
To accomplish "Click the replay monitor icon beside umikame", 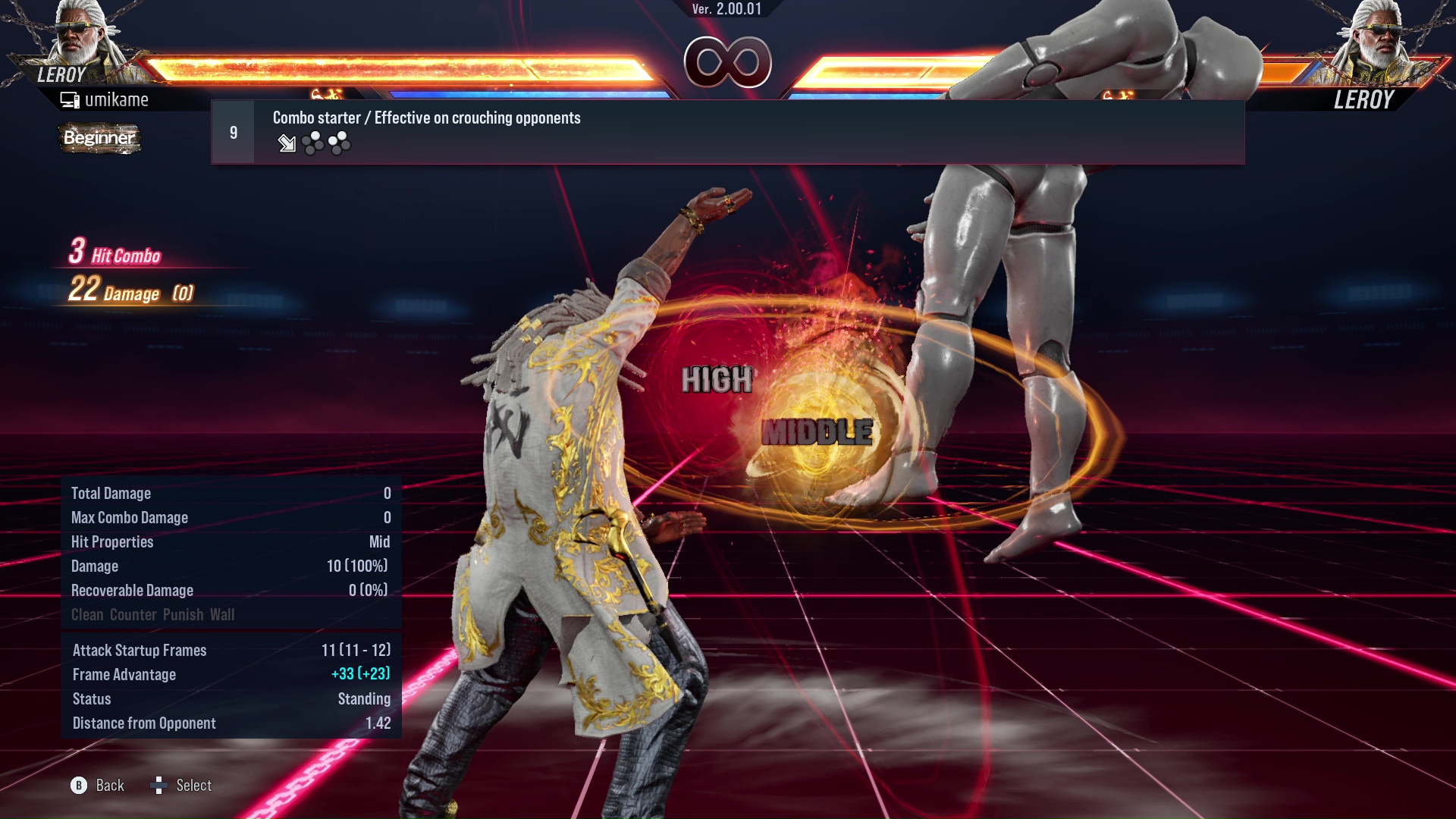I will pos(71,99).
